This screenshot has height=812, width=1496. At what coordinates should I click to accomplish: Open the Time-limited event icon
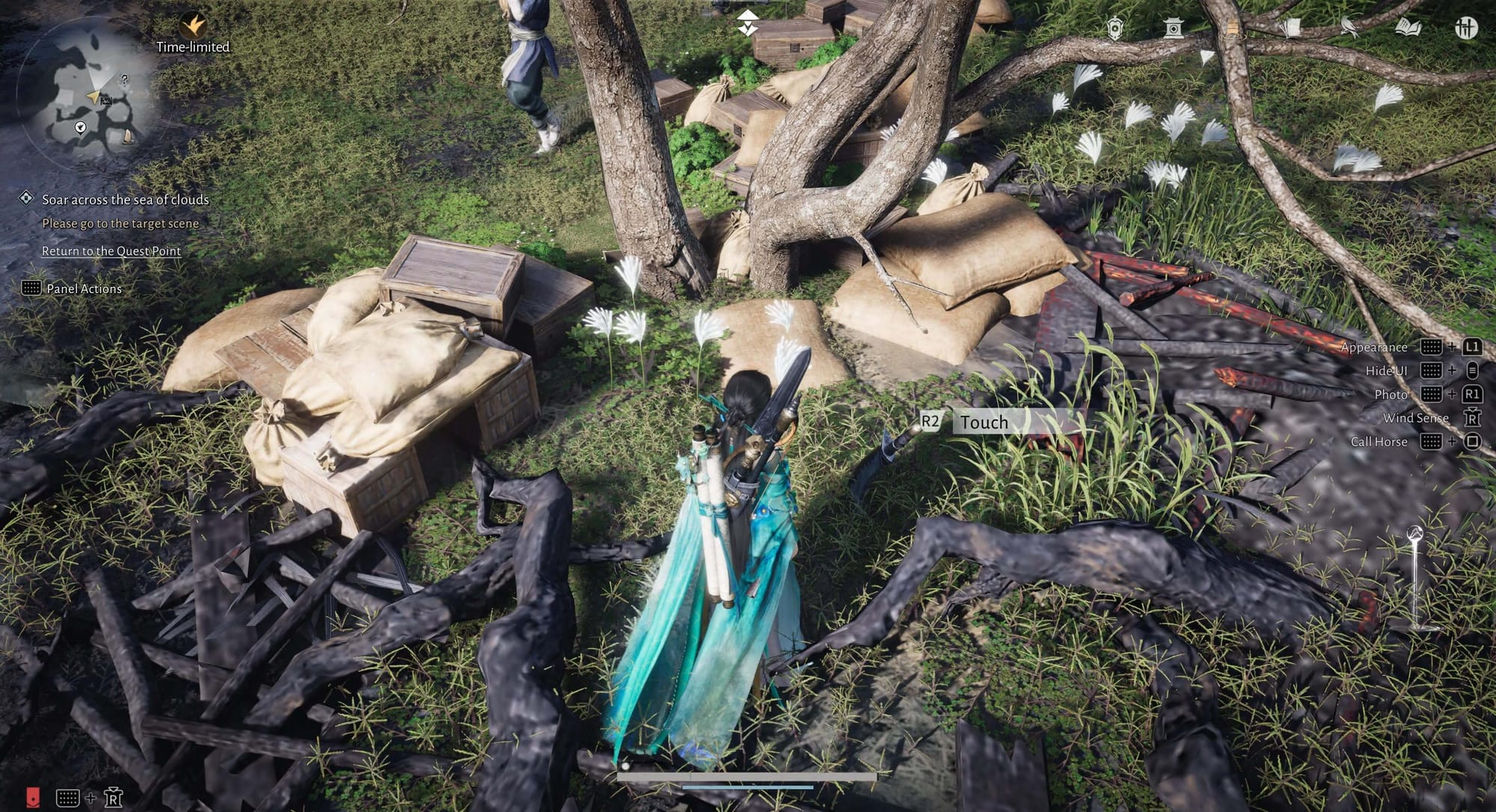click(x=194, y=25)
